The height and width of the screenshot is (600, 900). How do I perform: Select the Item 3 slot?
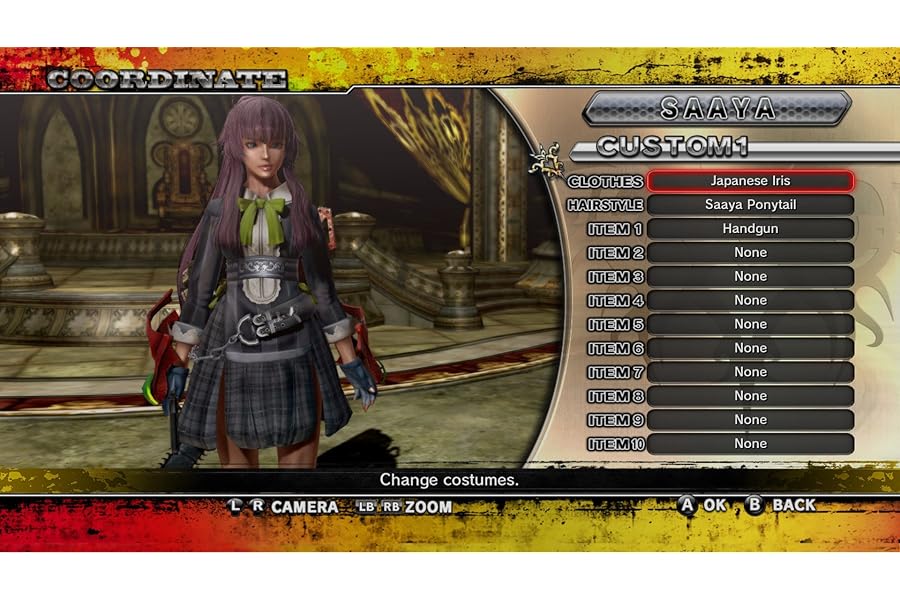tap(750, 276)
